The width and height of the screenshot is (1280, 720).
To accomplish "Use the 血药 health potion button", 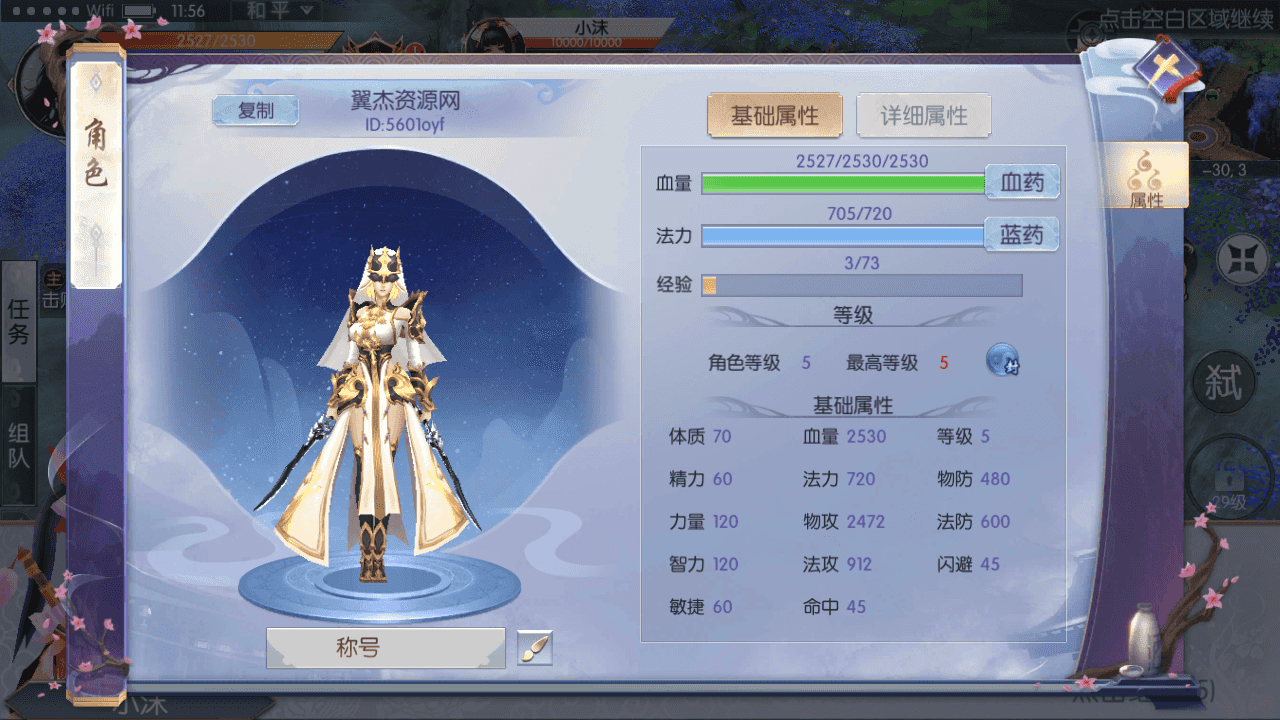I will click(x=1022, y=182).
